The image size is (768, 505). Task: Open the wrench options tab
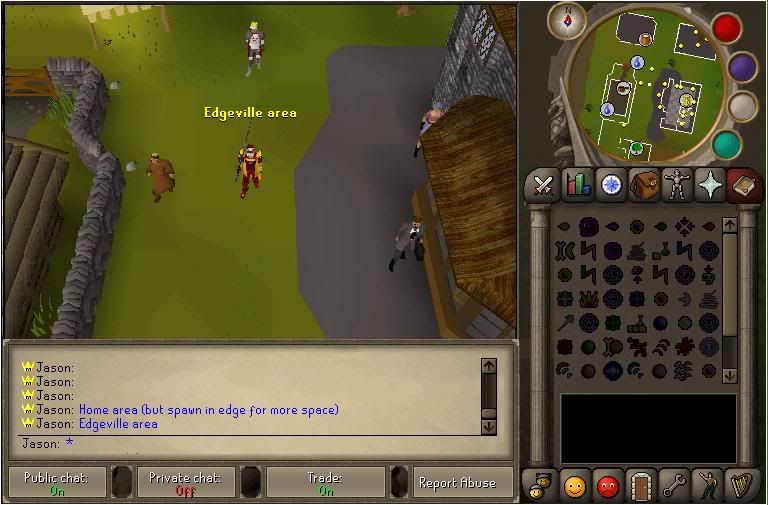pyautogui.click(x=673, y=485)
